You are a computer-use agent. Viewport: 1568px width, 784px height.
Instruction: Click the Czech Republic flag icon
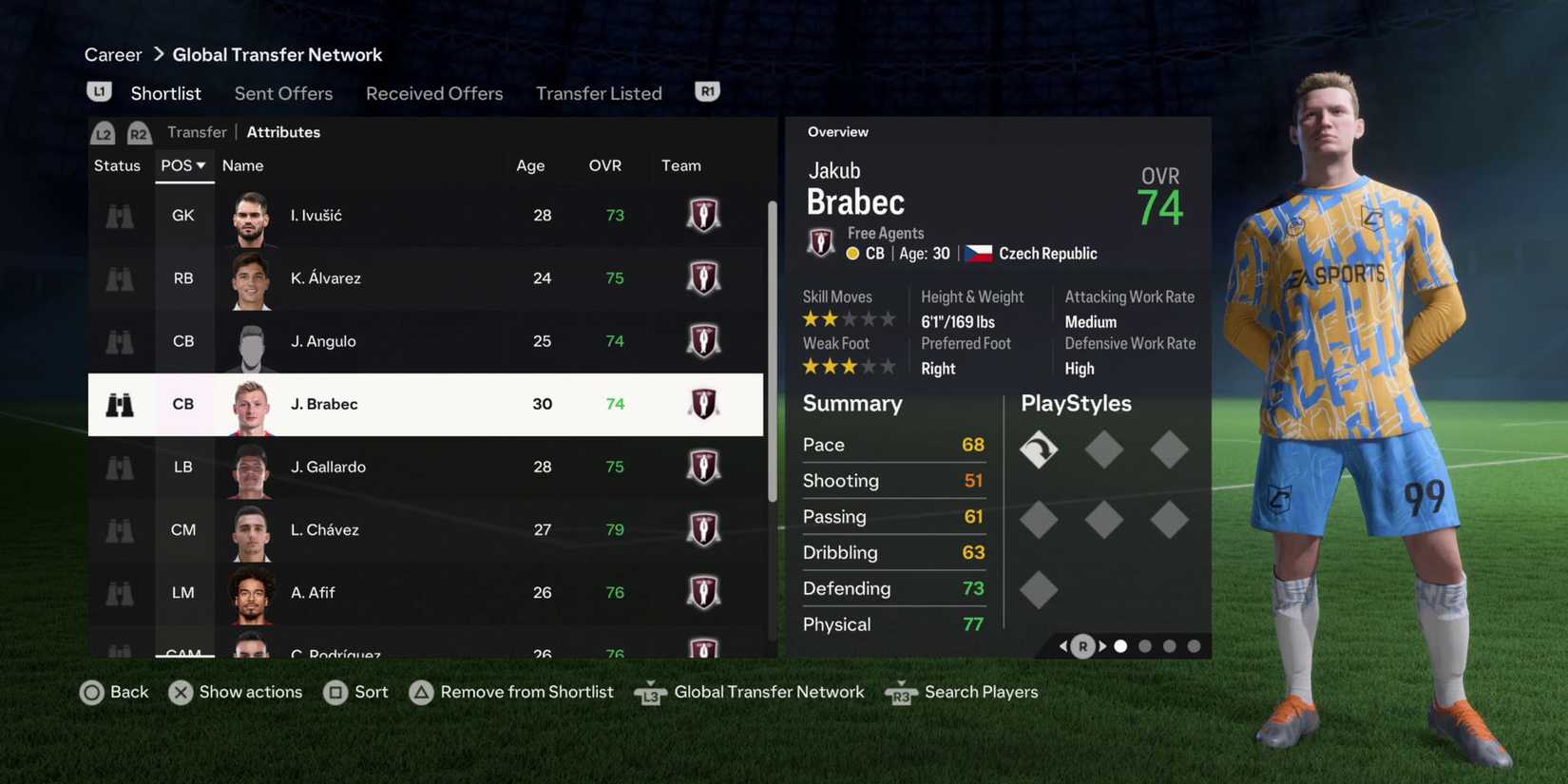tap(977, 252)
